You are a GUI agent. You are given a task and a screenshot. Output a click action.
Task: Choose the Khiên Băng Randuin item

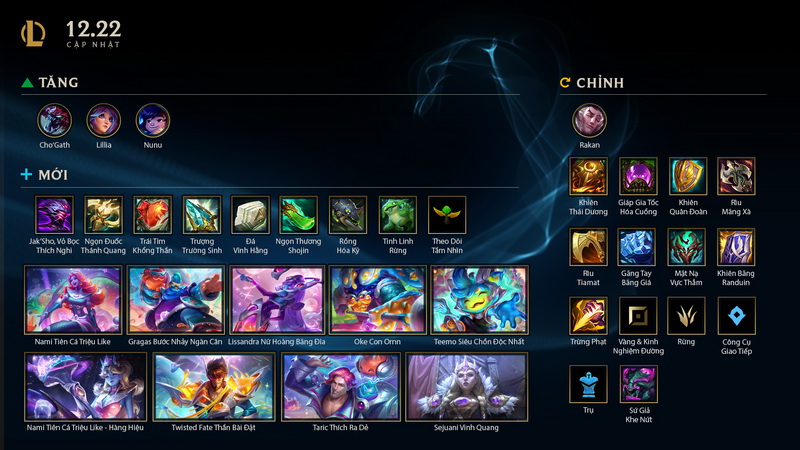click(x=736, y=246)
